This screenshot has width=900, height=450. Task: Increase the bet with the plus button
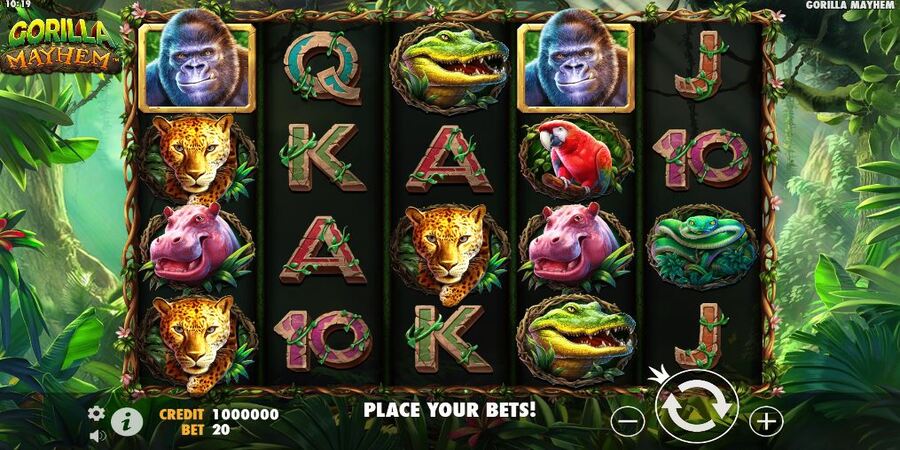(766, 421)
